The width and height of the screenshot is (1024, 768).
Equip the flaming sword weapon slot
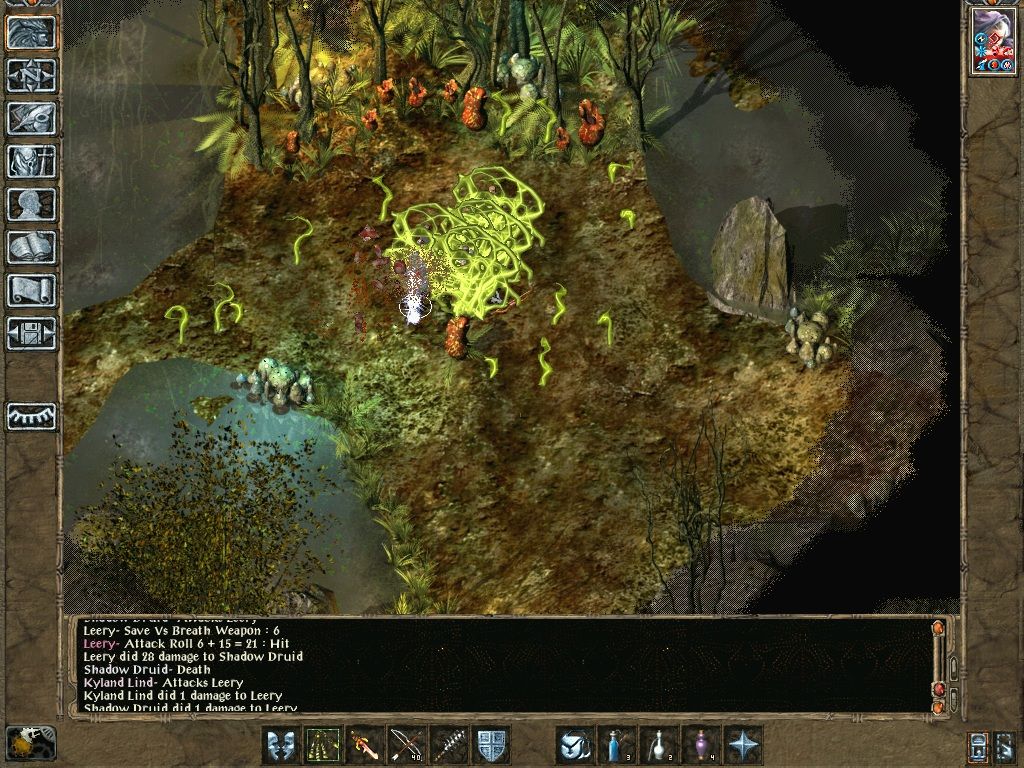point(365,745)
